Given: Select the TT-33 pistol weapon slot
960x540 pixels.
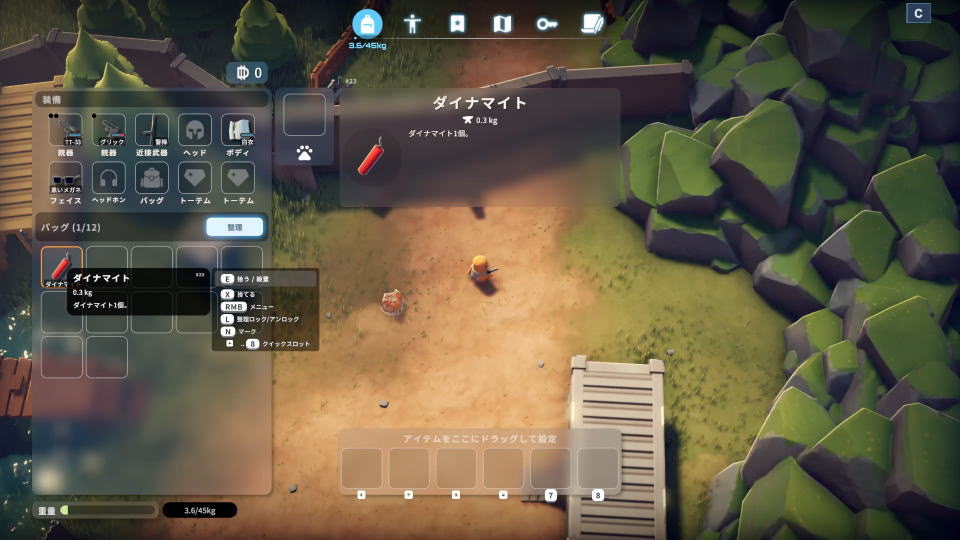Looking at the screenshot, I should 66,130.
